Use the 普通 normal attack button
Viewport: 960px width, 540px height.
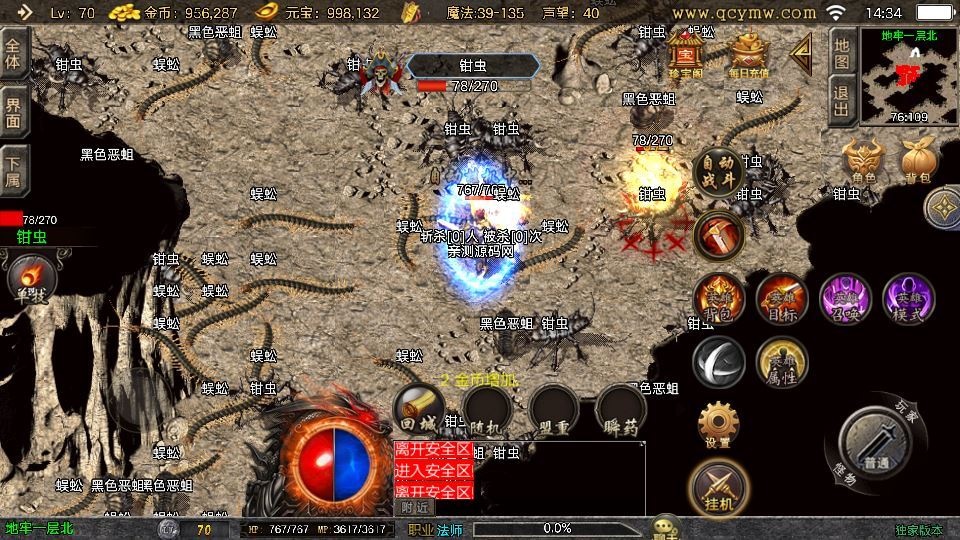tap(876, 441)
